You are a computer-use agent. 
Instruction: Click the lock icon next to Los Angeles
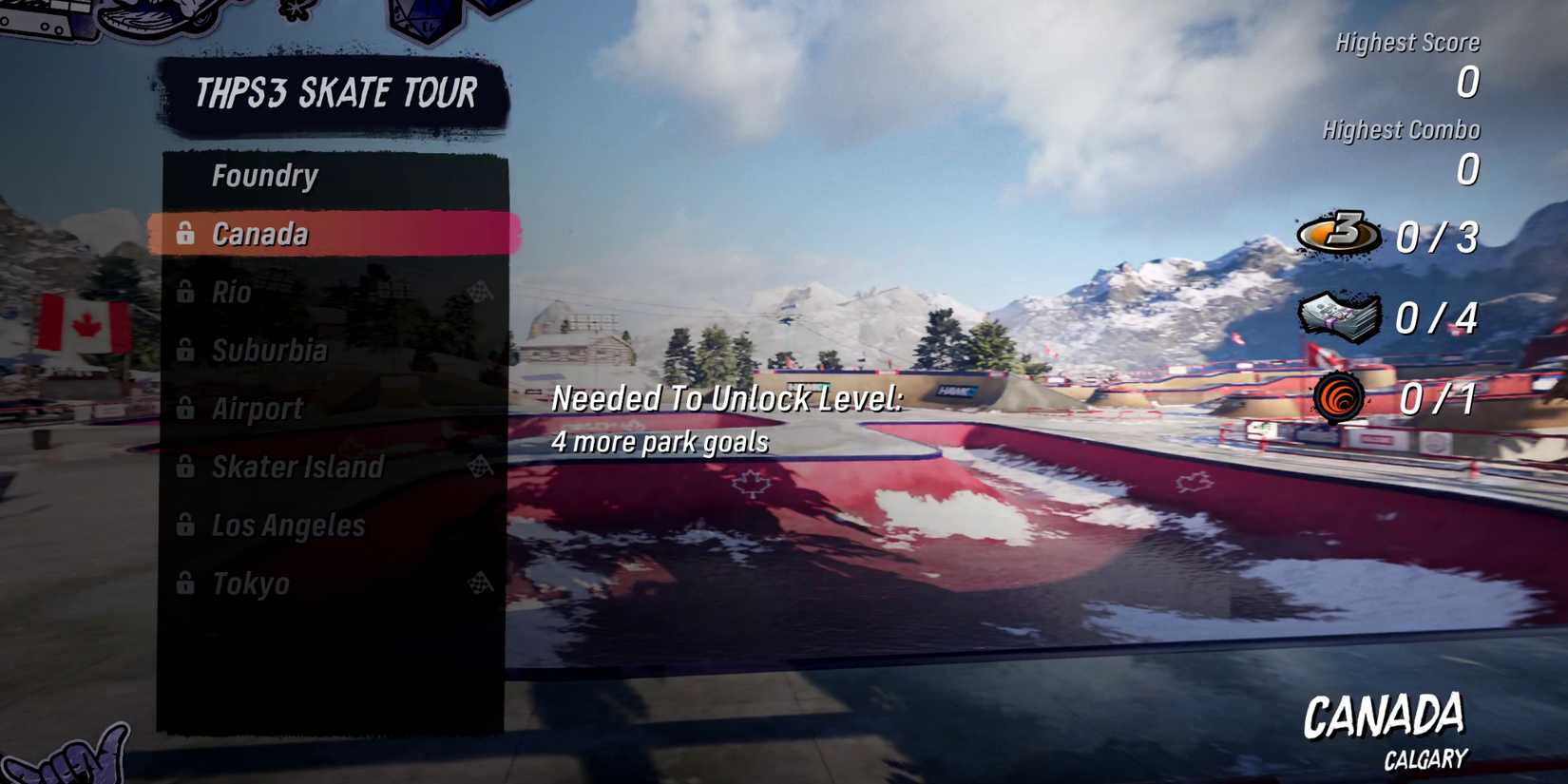pyautogui.click(x=185, y=526)
